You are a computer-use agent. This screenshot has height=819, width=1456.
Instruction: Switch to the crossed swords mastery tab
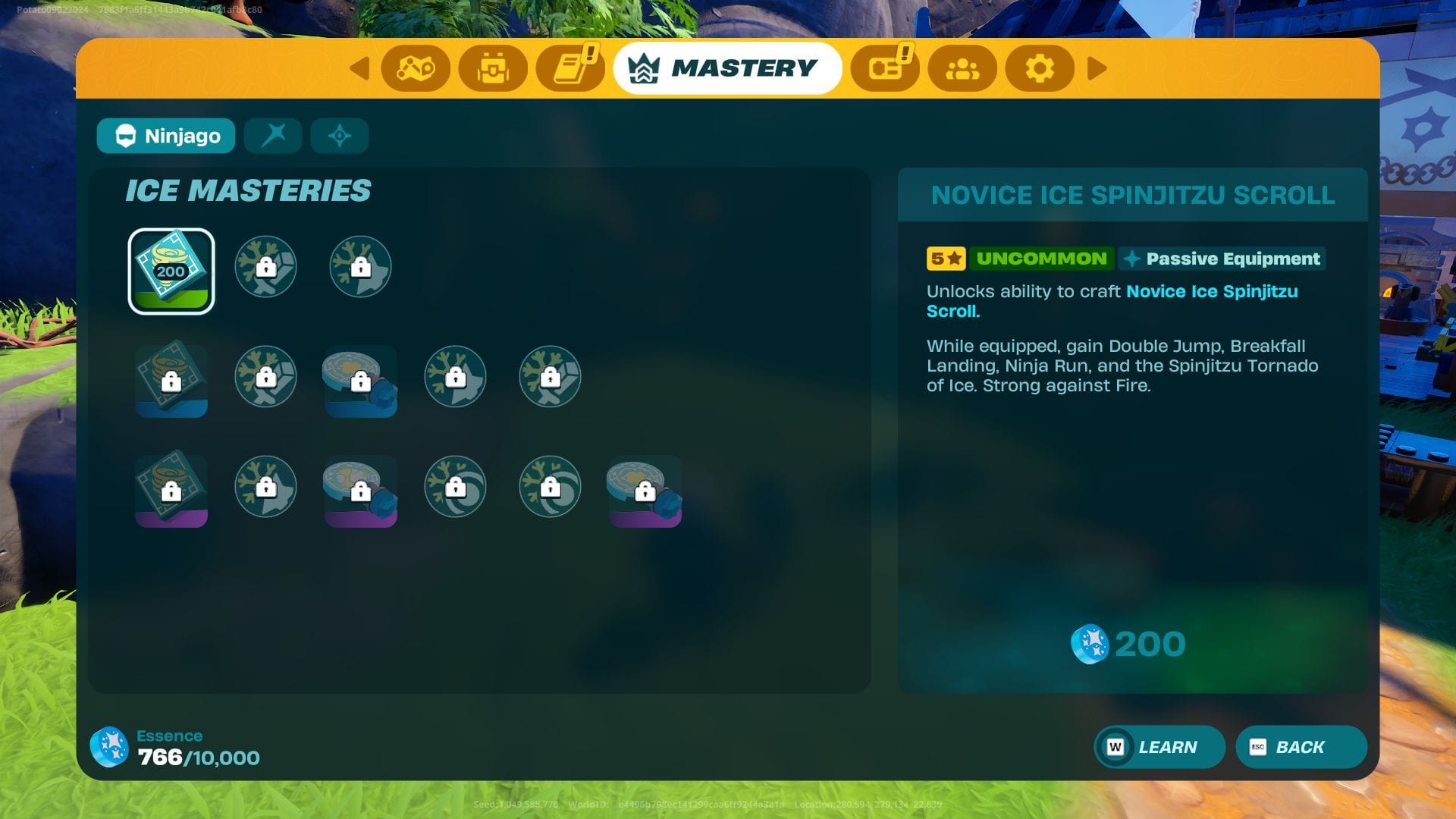(273, 136)
